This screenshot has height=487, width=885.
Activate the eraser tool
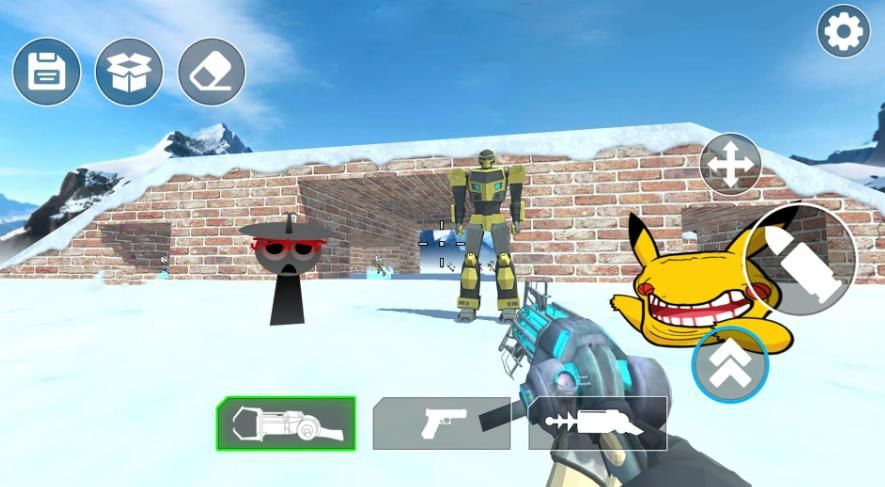click(211, 71)
